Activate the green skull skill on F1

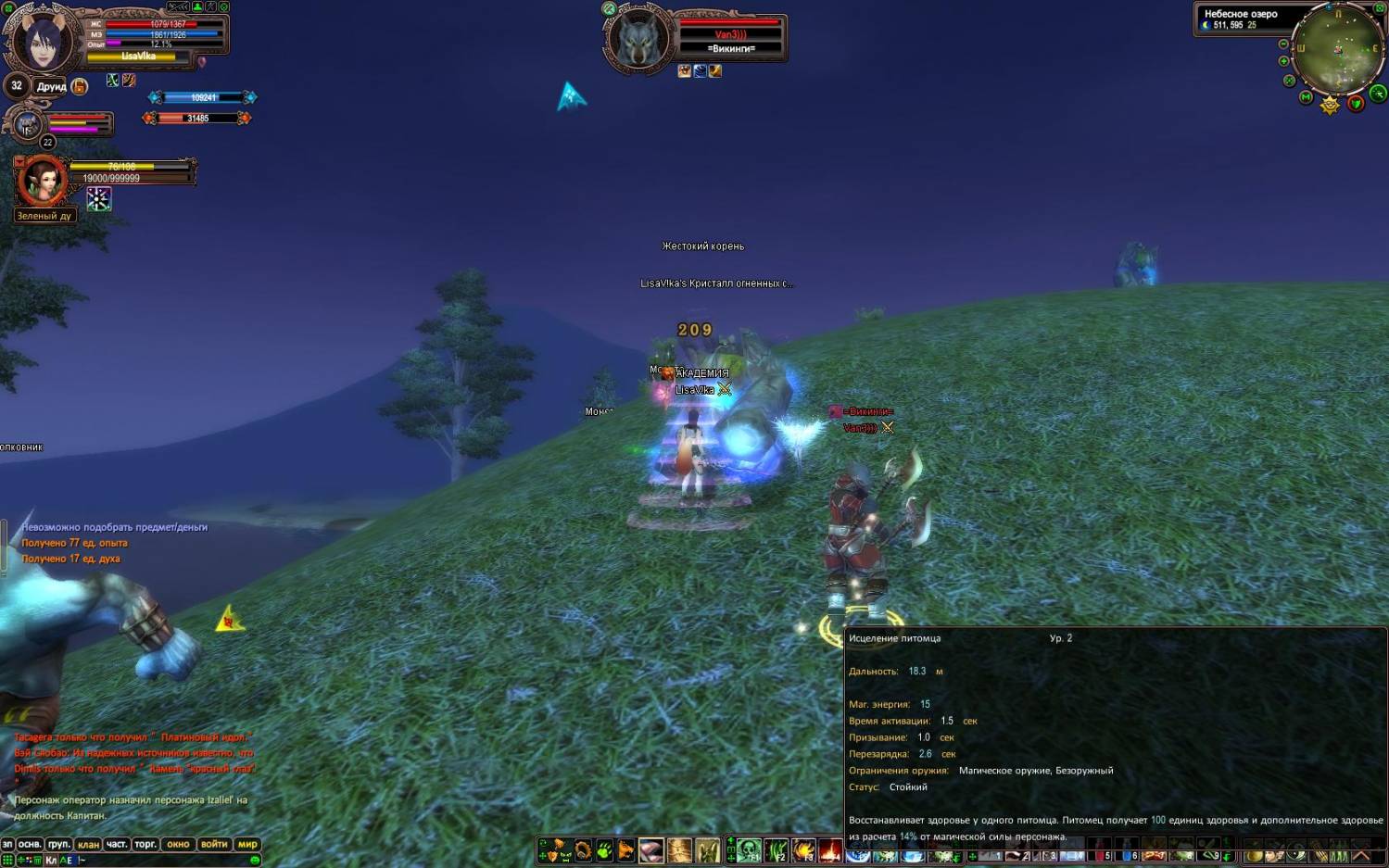pos(749,849)
